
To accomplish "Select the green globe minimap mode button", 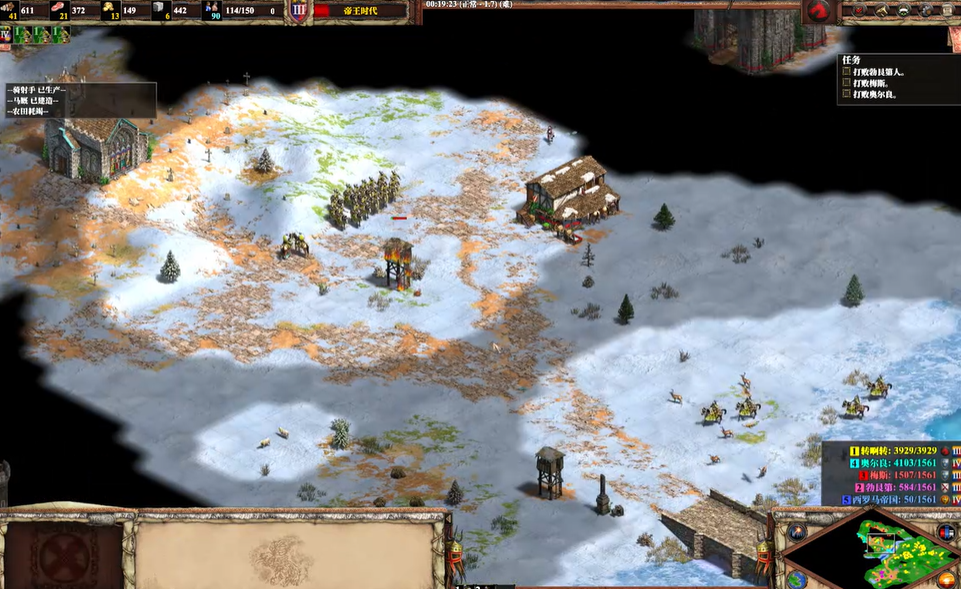I will point(796,580).
